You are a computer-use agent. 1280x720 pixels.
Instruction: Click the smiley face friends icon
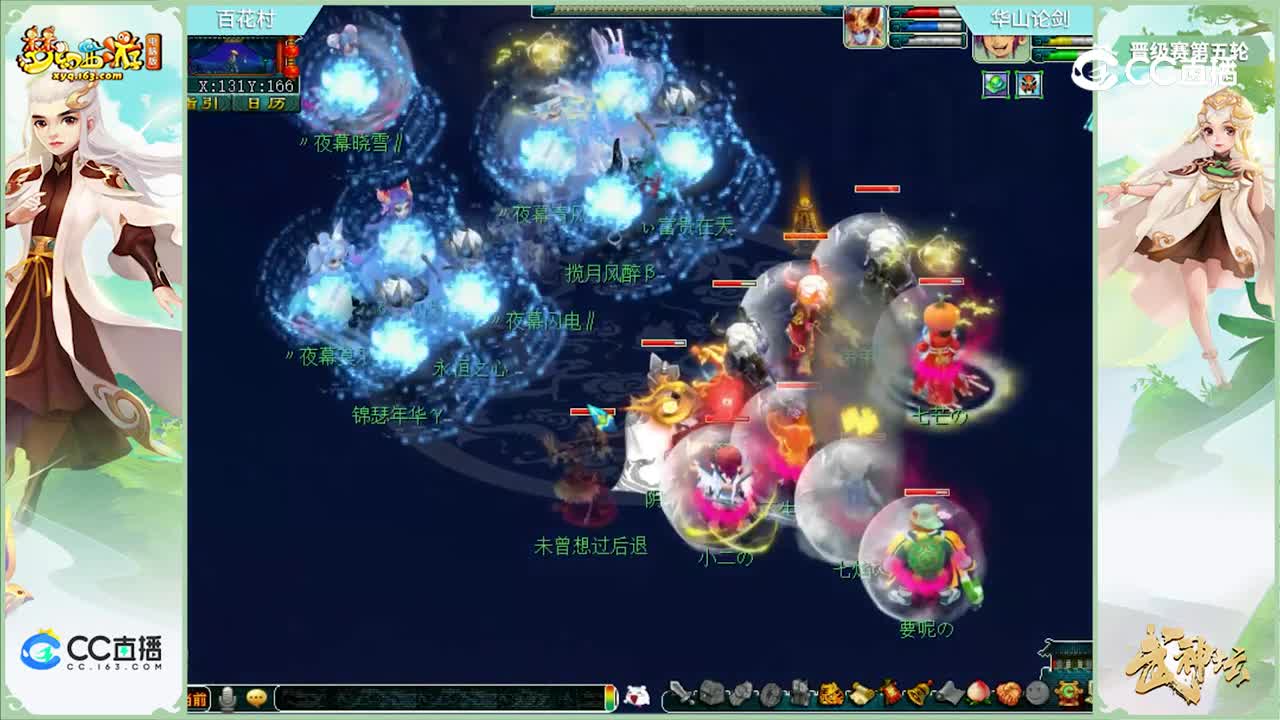(1037, 693)
